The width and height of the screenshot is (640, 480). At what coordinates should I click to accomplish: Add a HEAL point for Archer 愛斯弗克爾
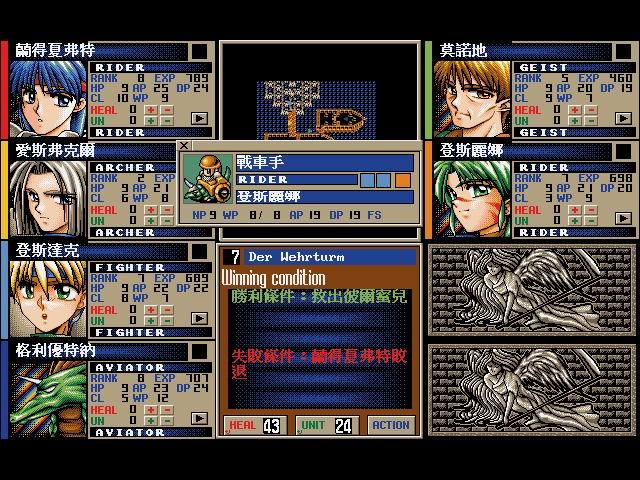152,208
